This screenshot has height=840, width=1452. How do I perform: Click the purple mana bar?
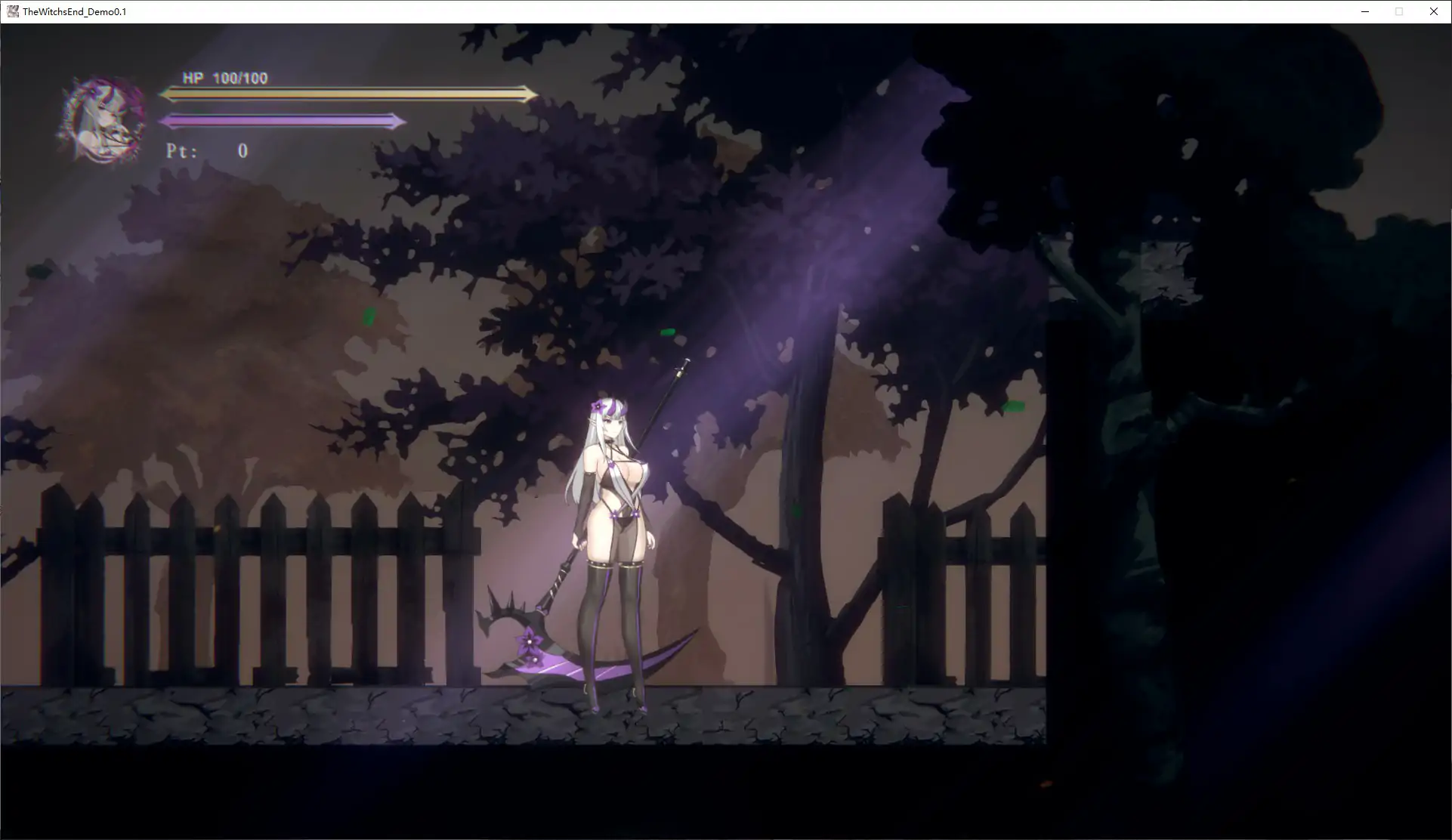pyautogui.click(x=283, y=120)
